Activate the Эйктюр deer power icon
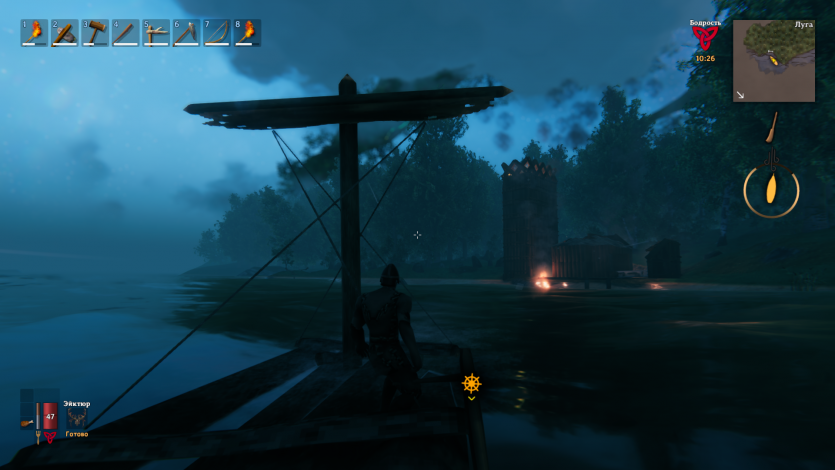The image size is (835, 470). point(77,419)
